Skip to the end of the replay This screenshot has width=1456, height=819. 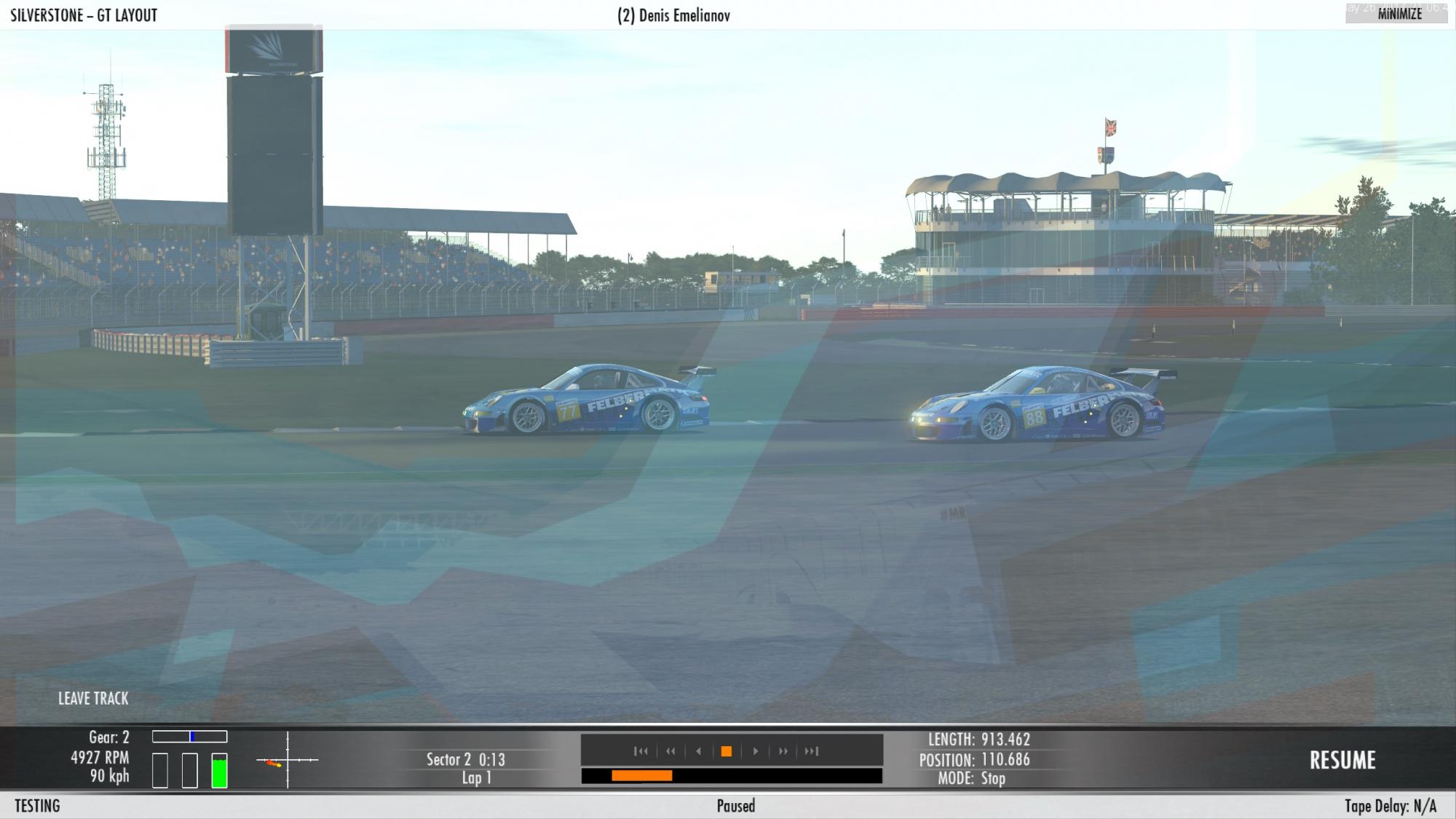pos(812,751)
